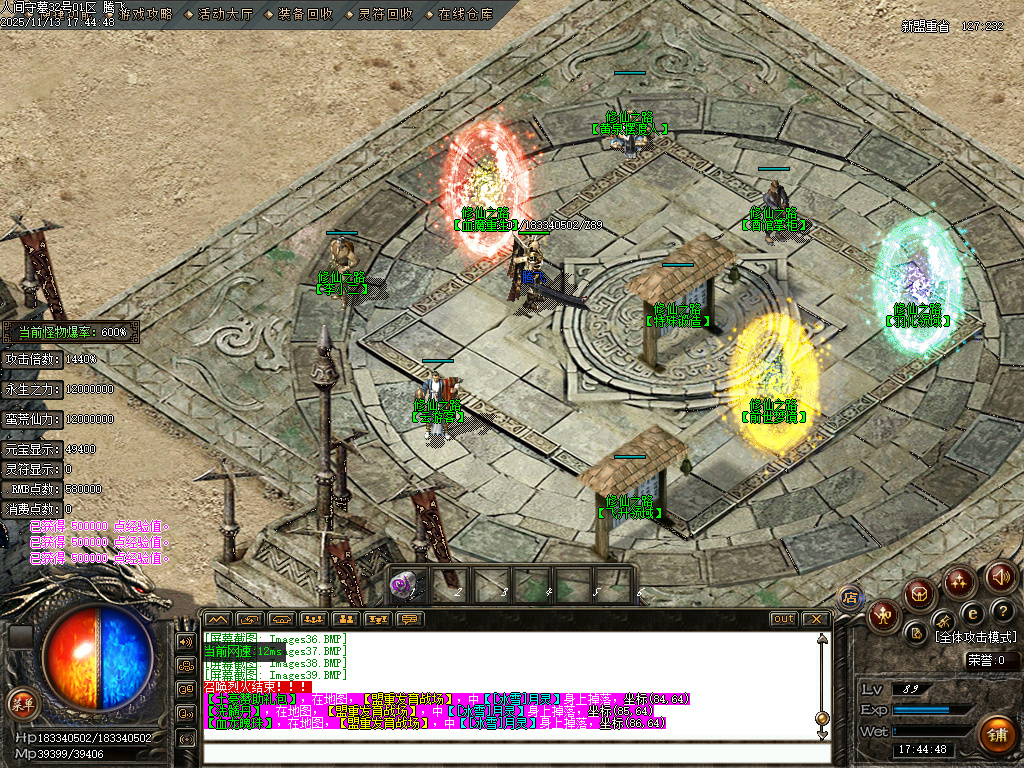
Task: Click the chat scrollbar down arrow
Action: coord(822,734)
